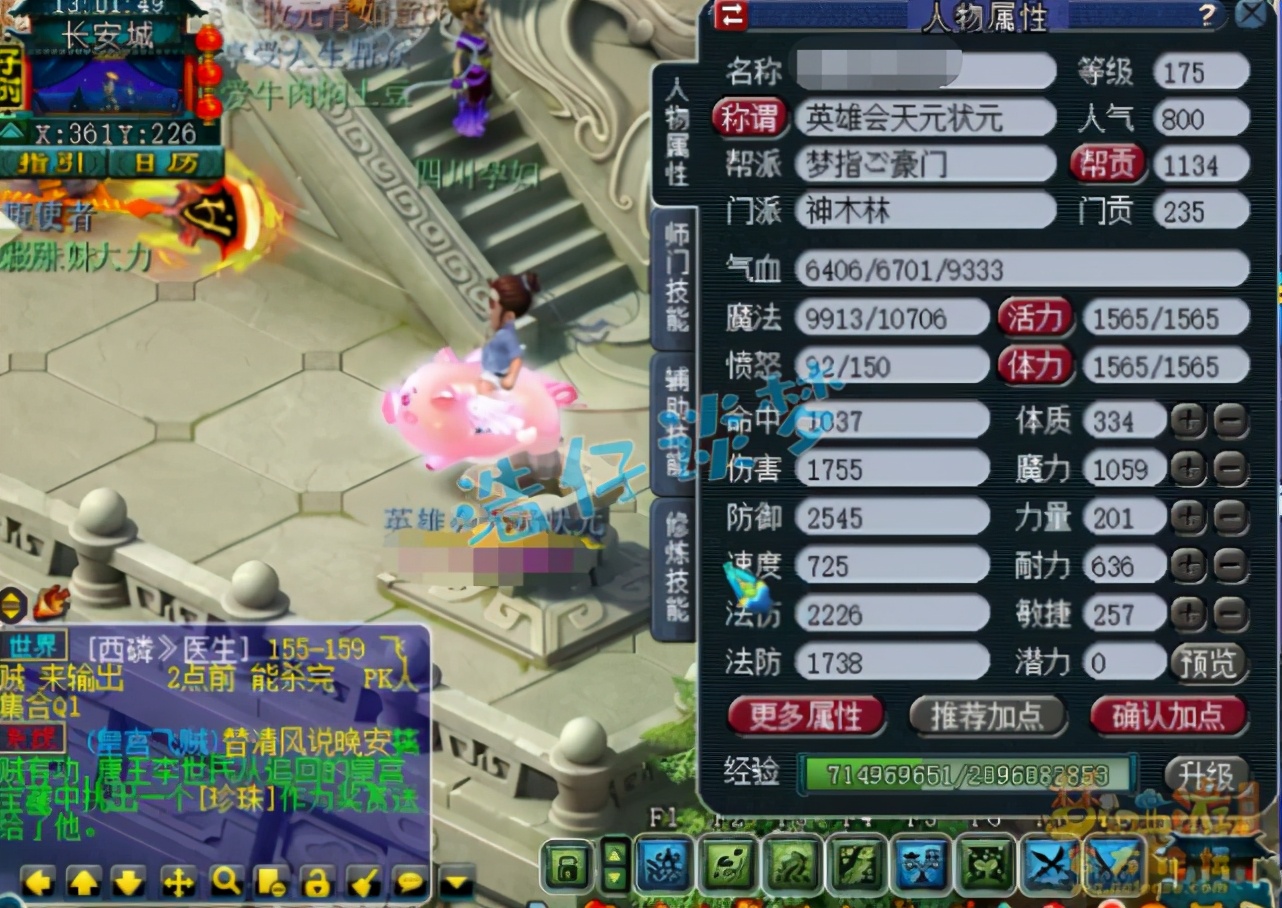Collapse the navigation bar with the yellow down chevron
The image size is (1282, 908).
pyautogui.click(x=455, y=879)
